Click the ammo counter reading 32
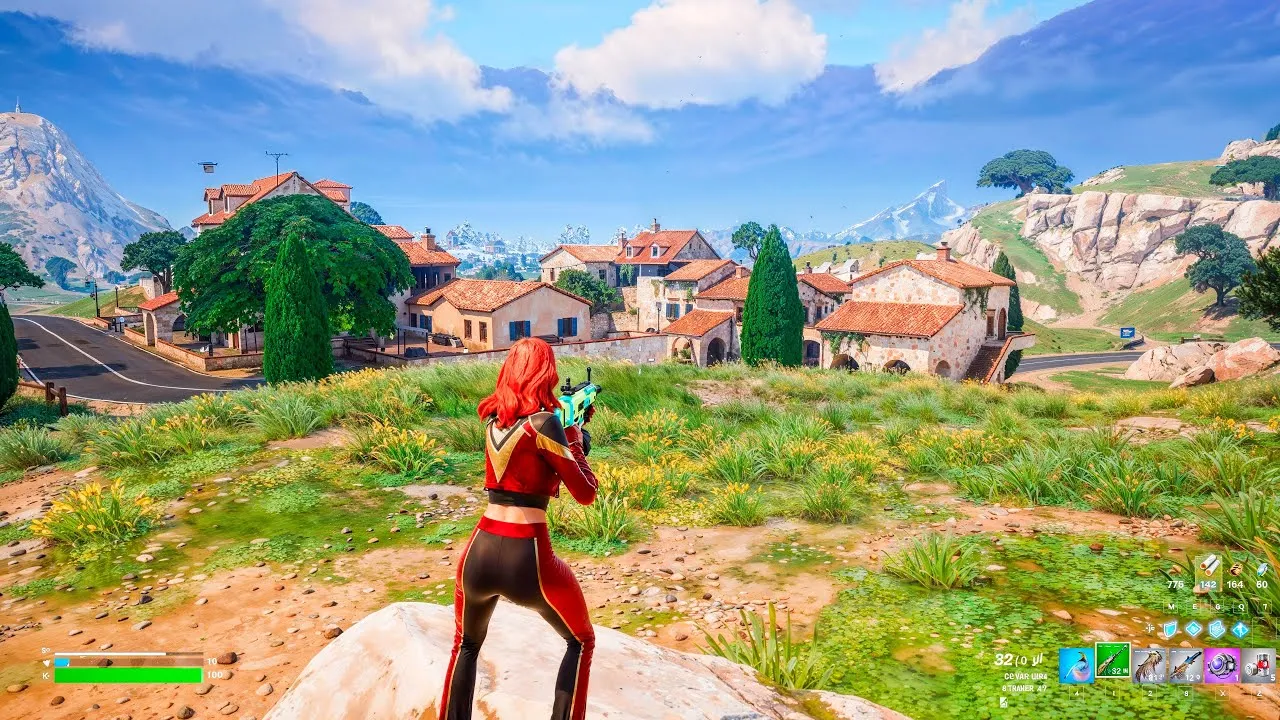 (1005, 659)
